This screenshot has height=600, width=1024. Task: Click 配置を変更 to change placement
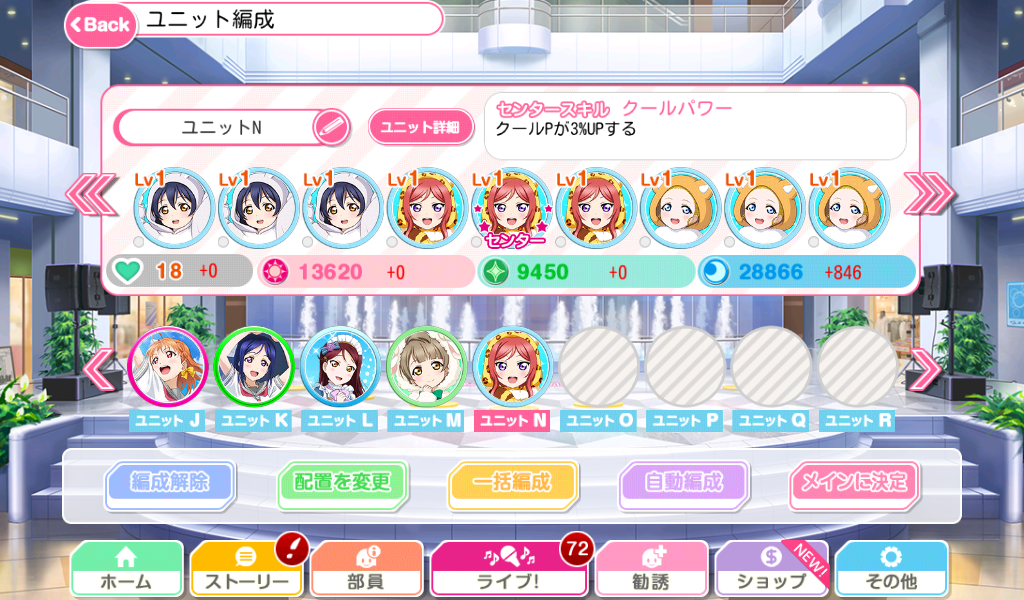click(x=341, y=484)
